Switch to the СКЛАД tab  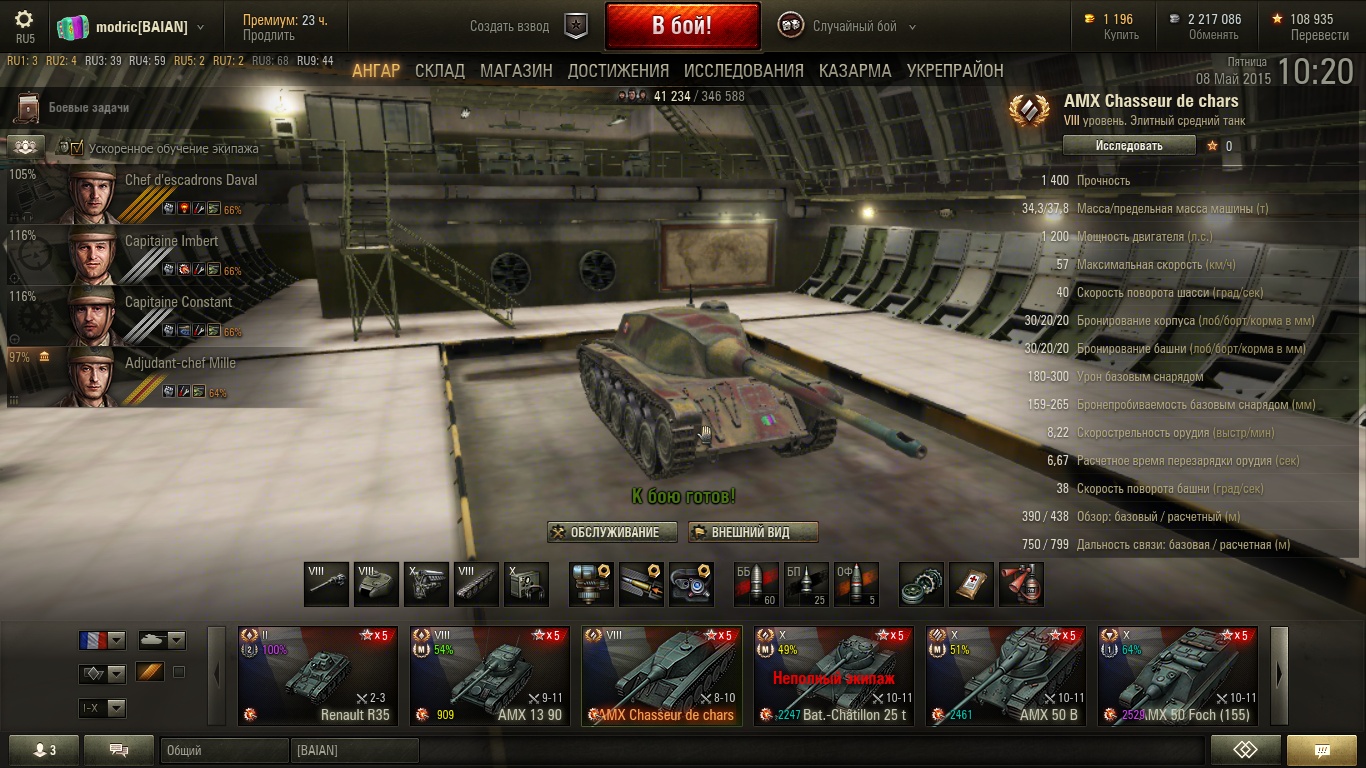[x=440, y=71]
